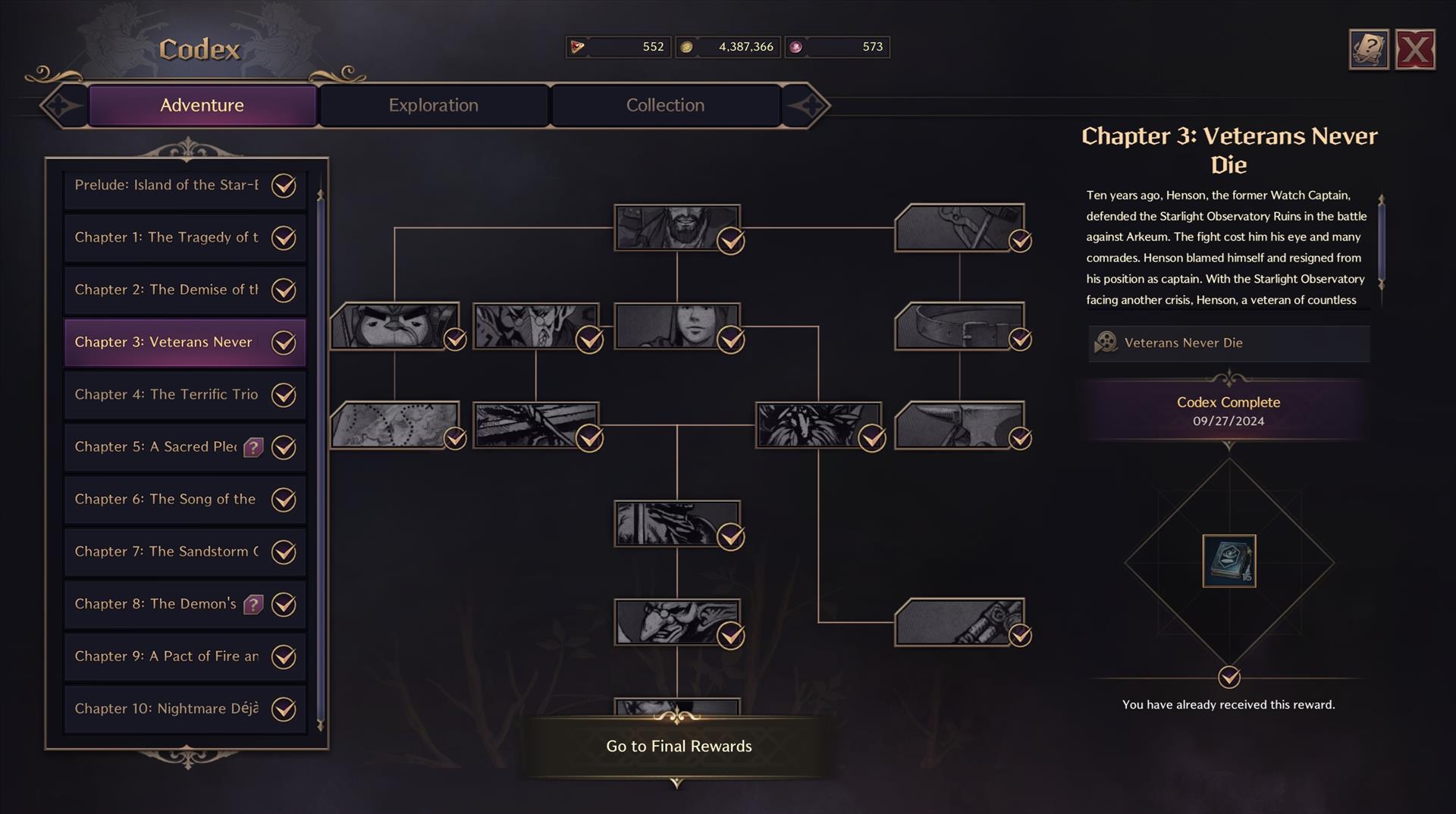Play the Veterans Never Die cutscene
Screen dimensions: 1456x814
coord(1228,343)
